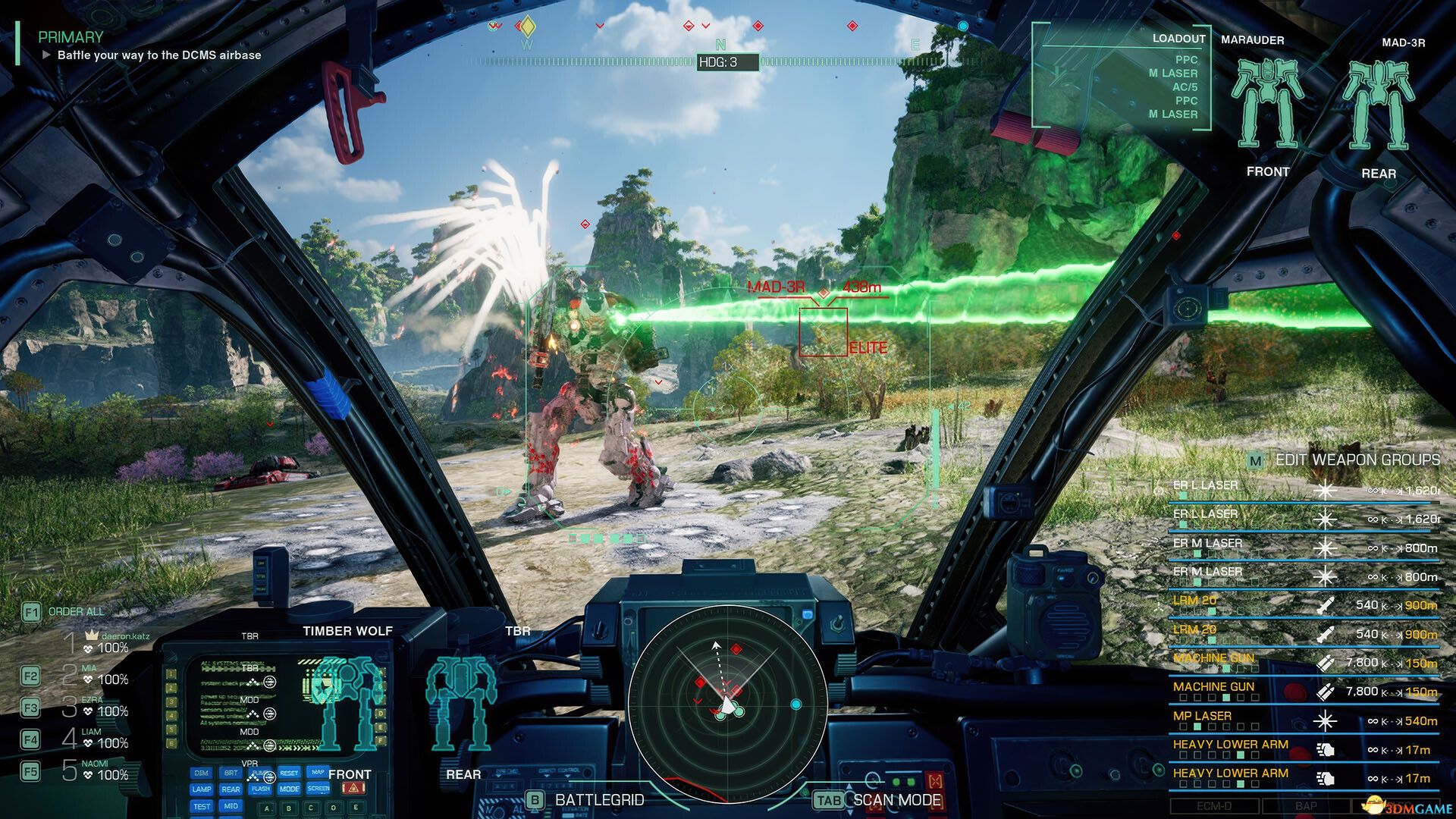Select the Marauder front armor diagram
This screenshot has width=1456, height=819.
tap(1266, 105)
